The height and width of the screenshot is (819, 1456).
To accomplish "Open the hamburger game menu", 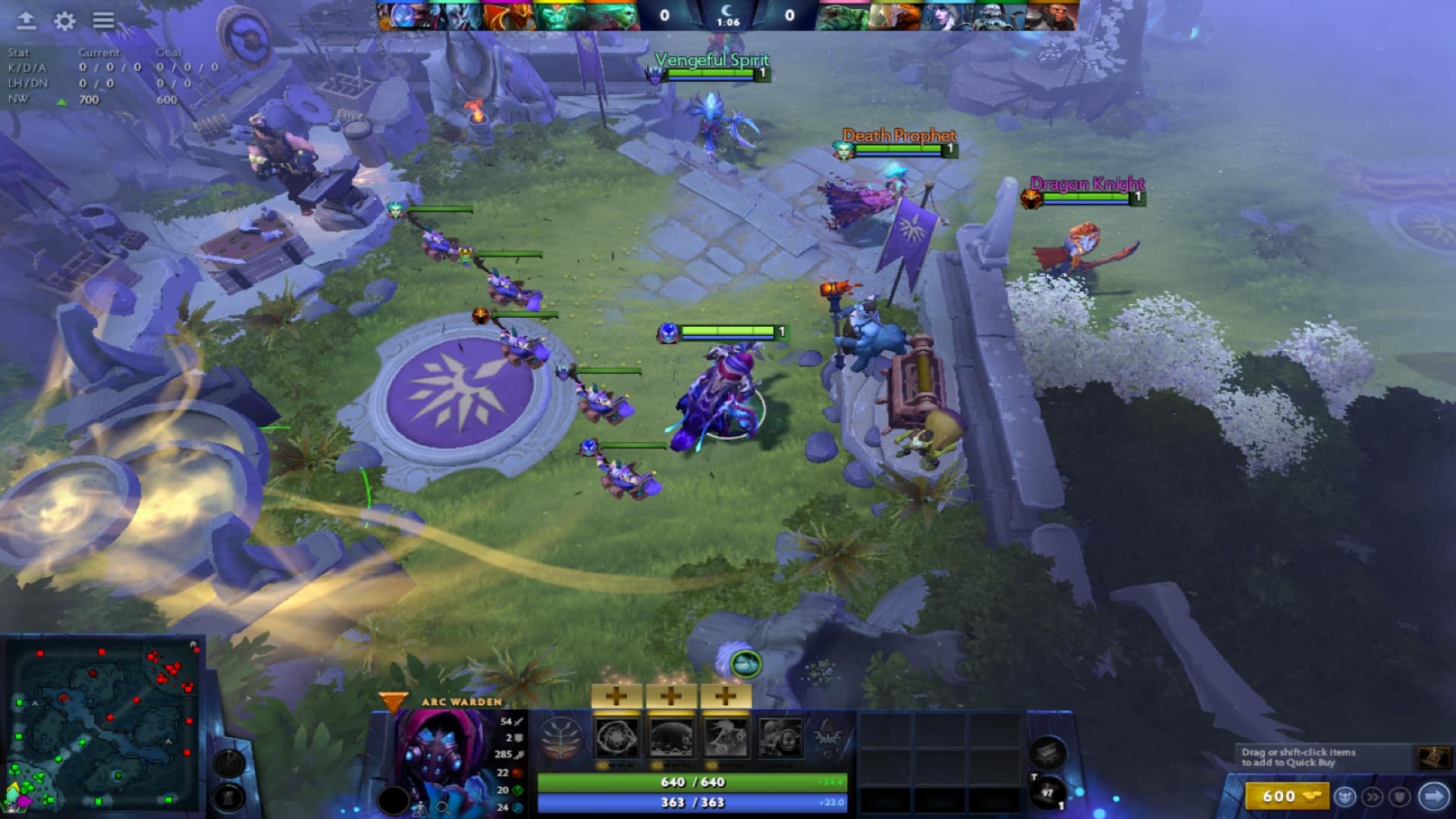I will [x=105, y=21].
